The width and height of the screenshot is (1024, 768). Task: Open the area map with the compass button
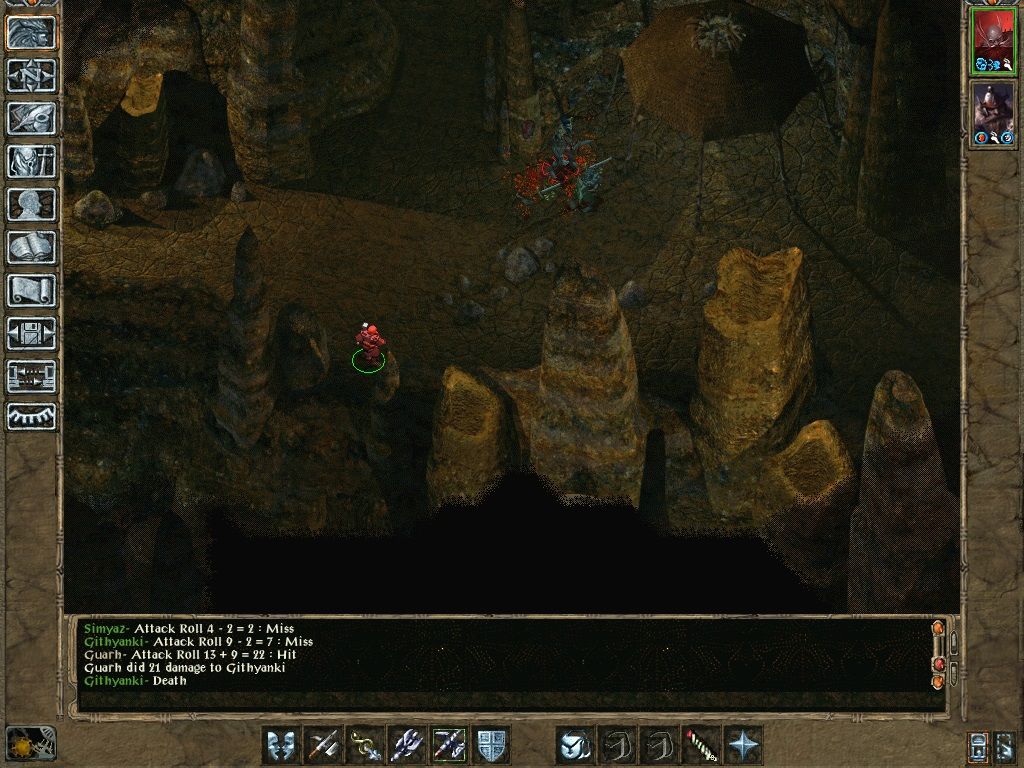pyautogui.click(x=31, y=75)
